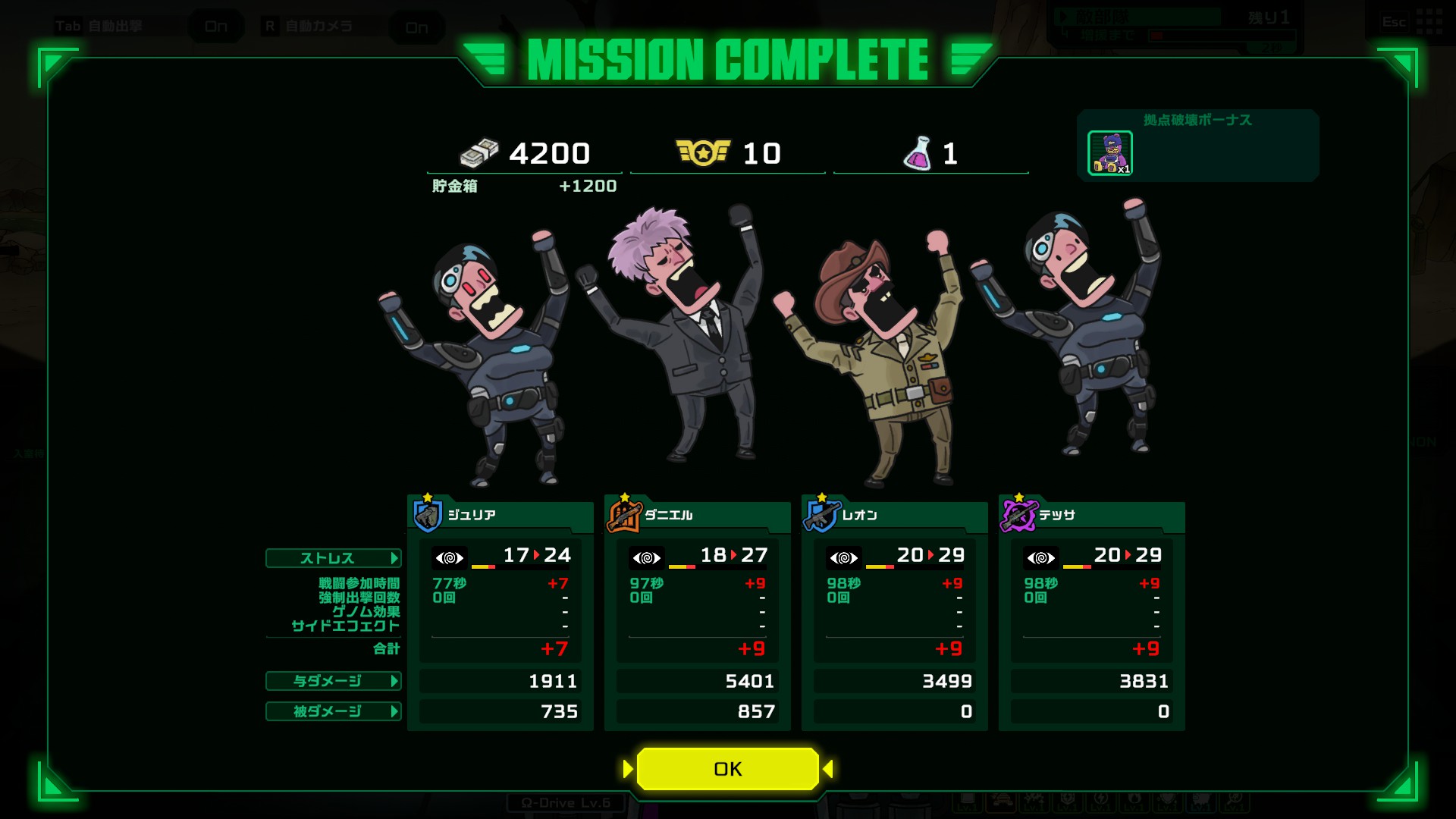Select ダニエル's result card header
1456x819 pixels.
pos(698,516)
